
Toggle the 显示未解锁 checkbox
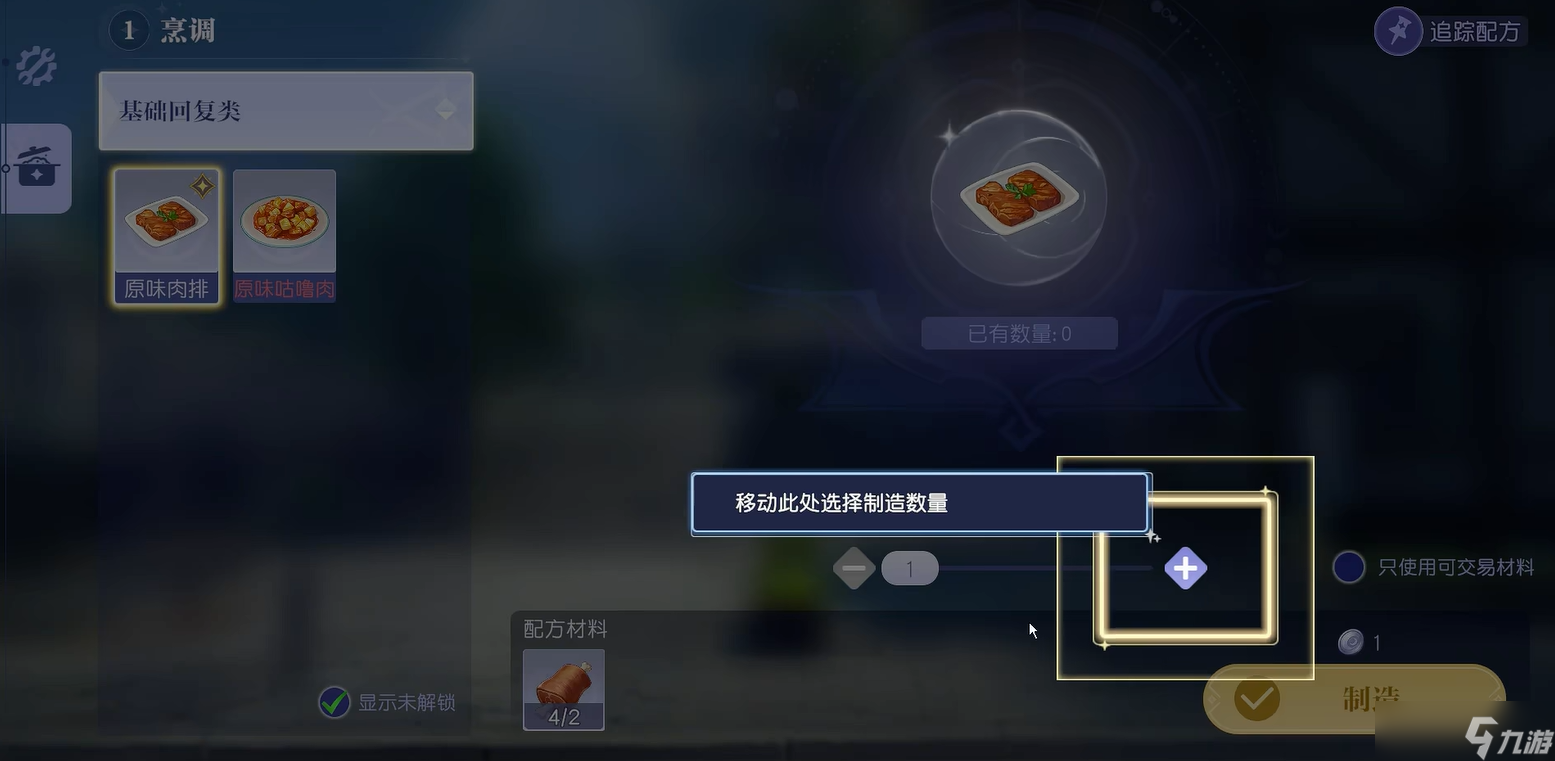coord(334,703)
